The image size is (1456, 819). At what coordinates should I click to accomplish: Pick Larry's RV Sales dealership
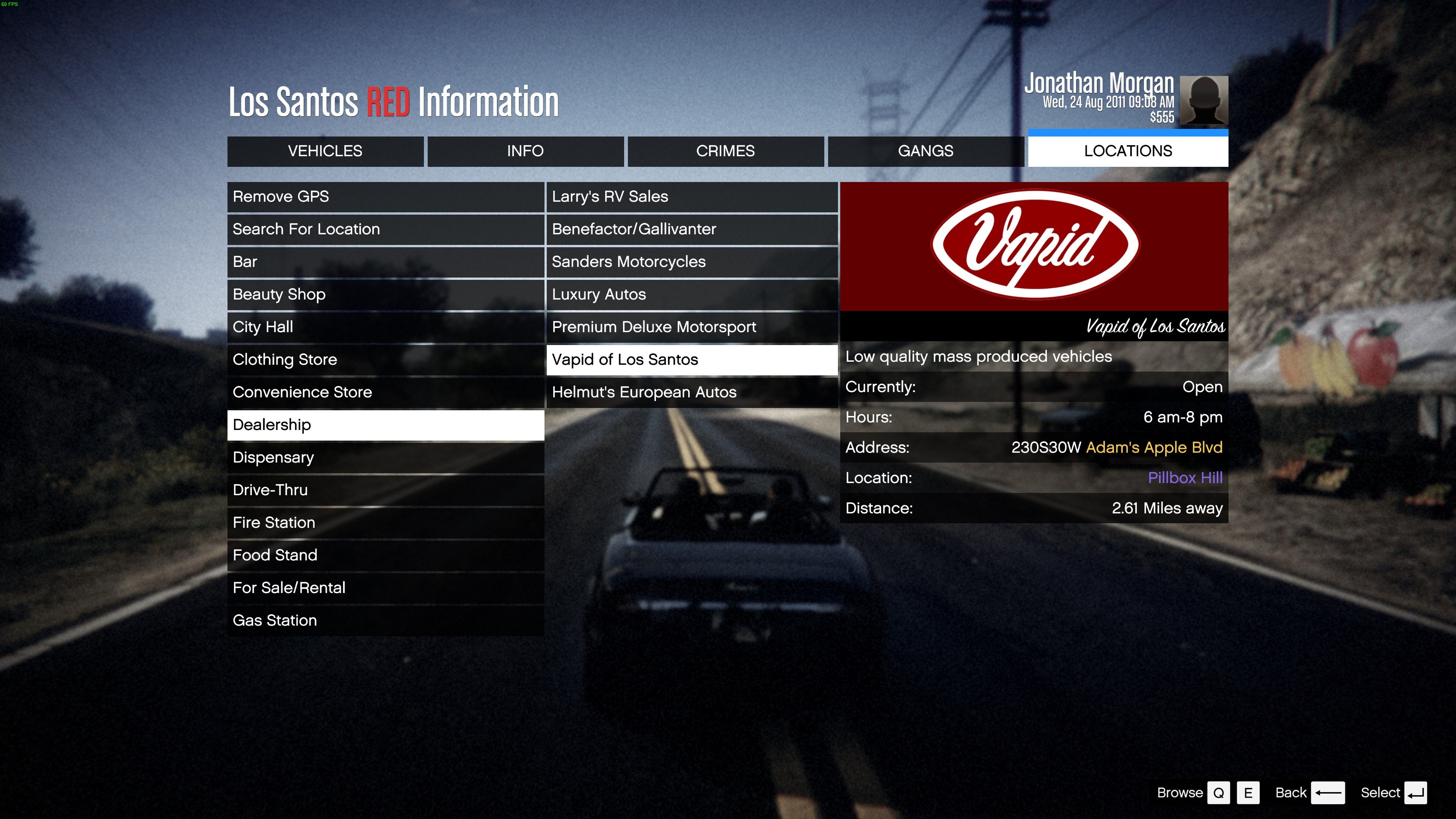pyautogui.click(x=691, y=197)
